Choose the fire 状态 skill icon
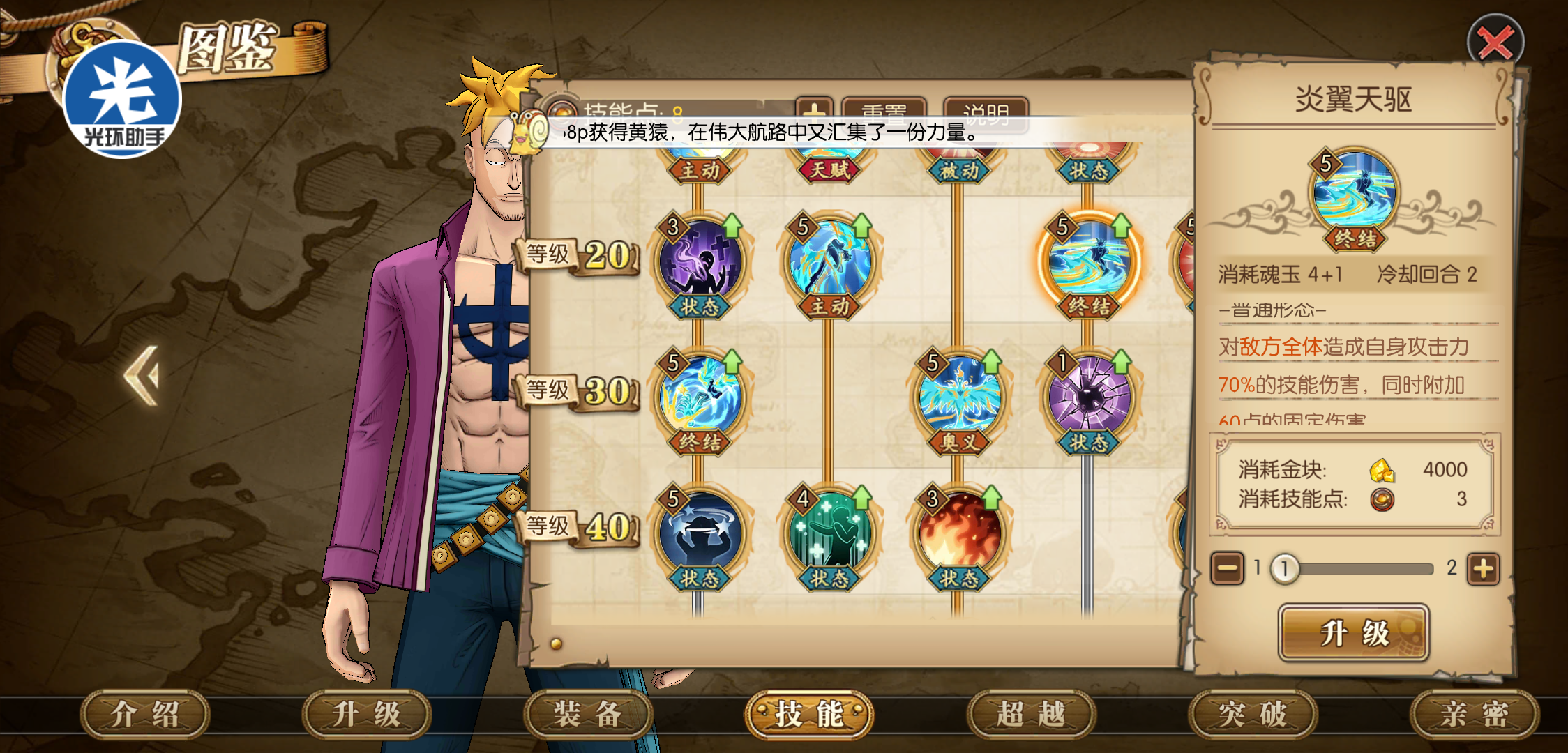Image resolution: width=1568 pixels, height=753 pixels. [x=960, y=533]
